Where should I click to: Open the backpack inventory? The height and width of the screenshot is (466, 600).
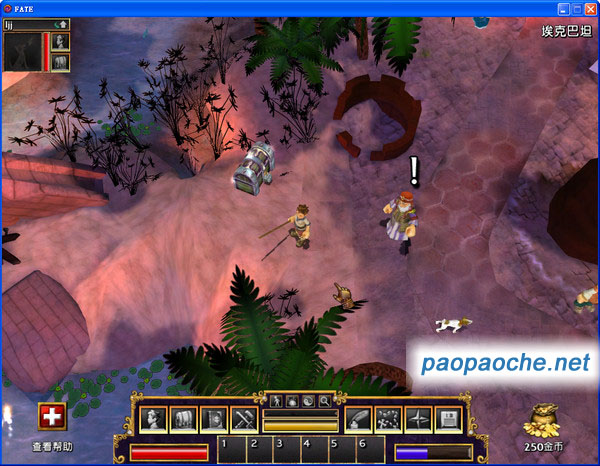click(184, 420)
